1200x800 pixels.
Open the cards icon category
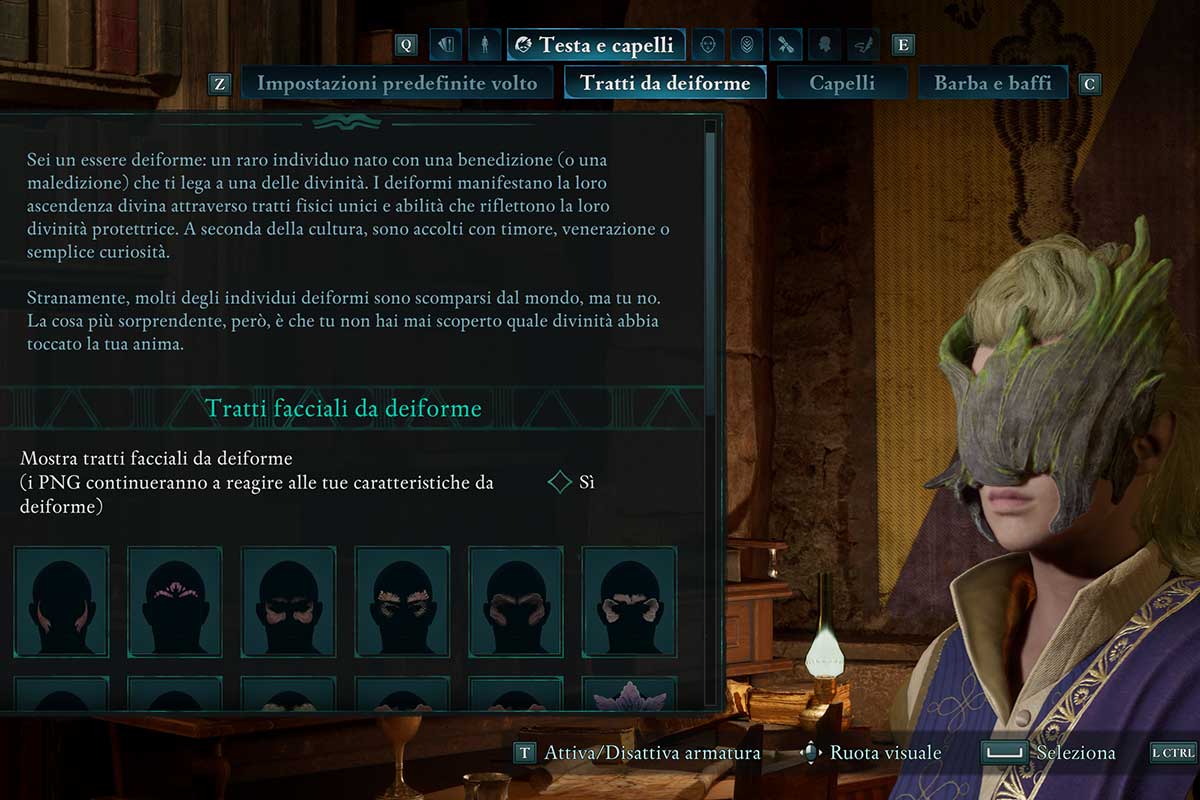tap(446, 45)
